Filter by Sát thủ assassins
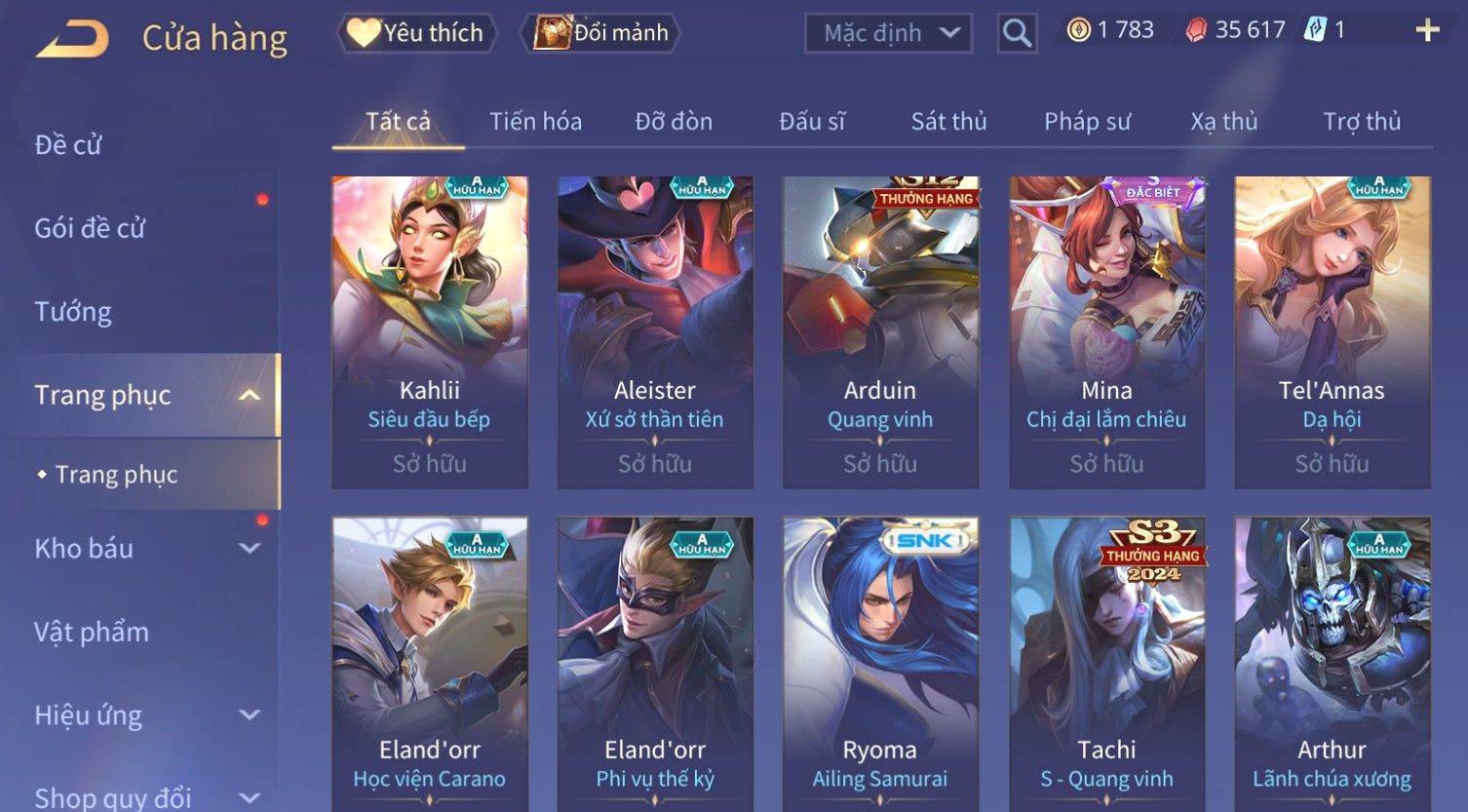 [x=948, y=122]
